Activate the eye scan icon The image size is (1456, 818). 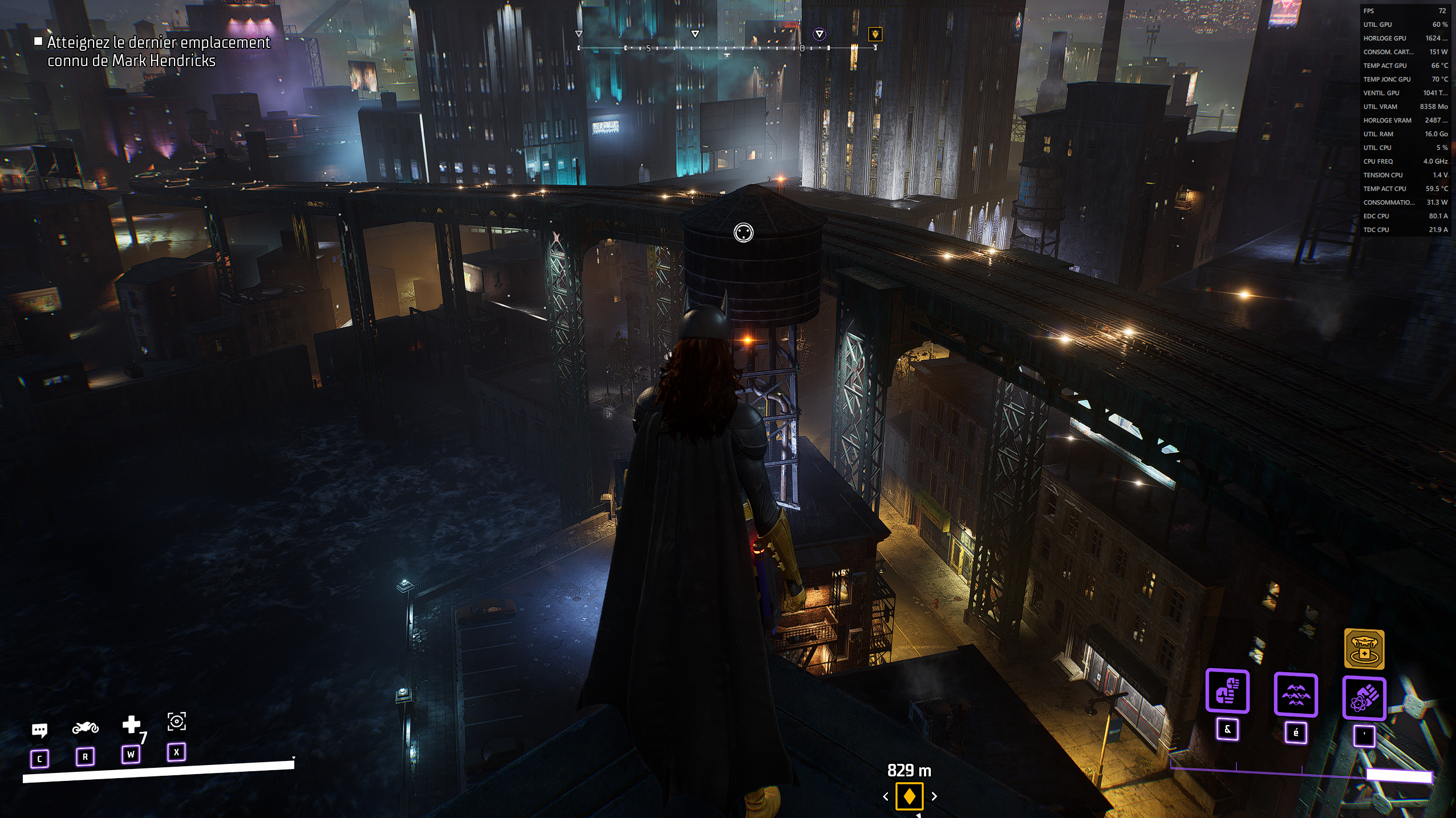(176, 722)
